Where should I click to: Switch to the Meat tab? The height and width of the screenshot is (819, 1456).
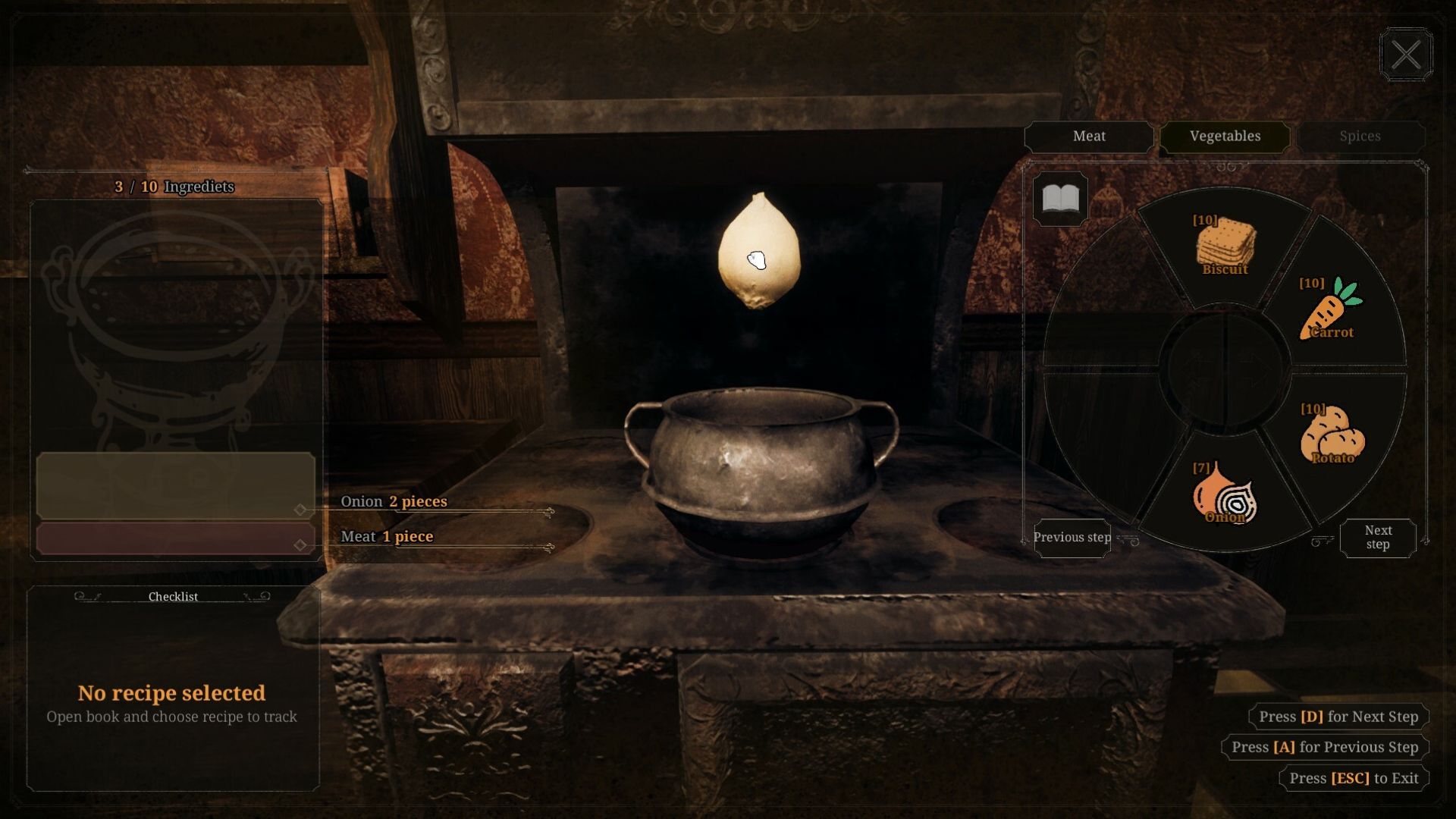1088,136
